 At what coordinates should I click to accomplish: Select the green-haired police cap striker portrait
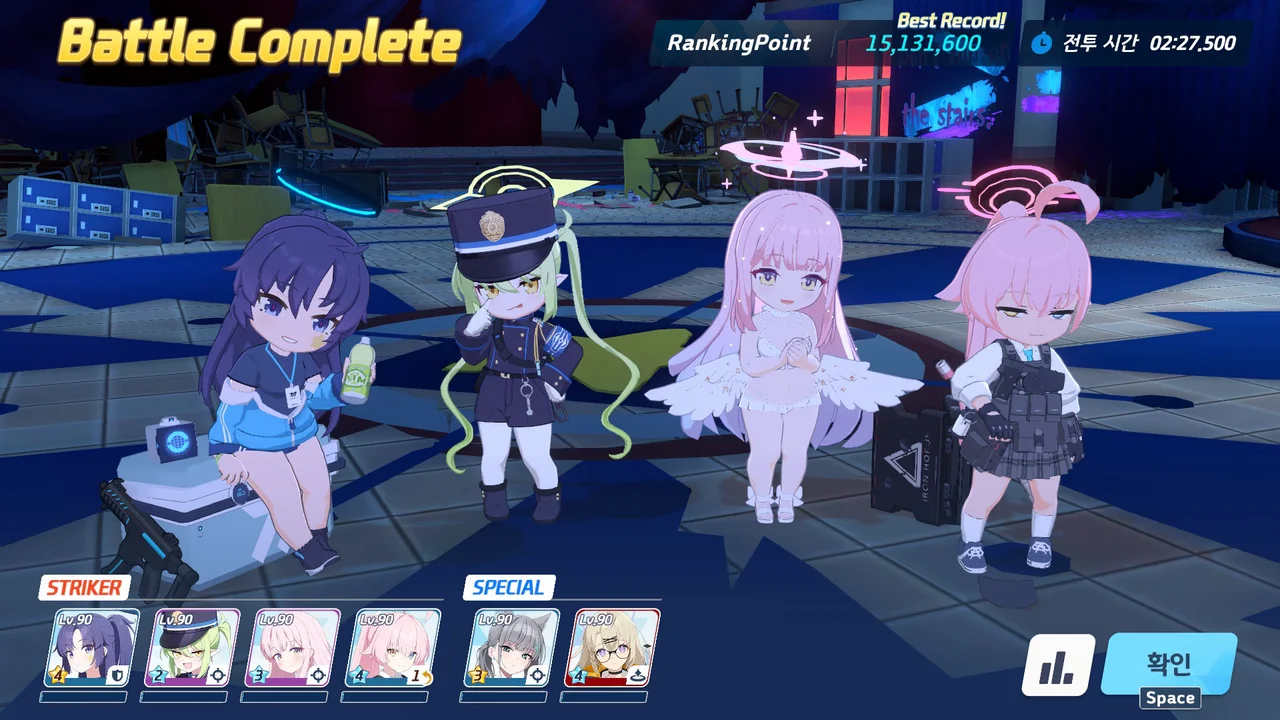pyautogui.click(x=199, y=647)
